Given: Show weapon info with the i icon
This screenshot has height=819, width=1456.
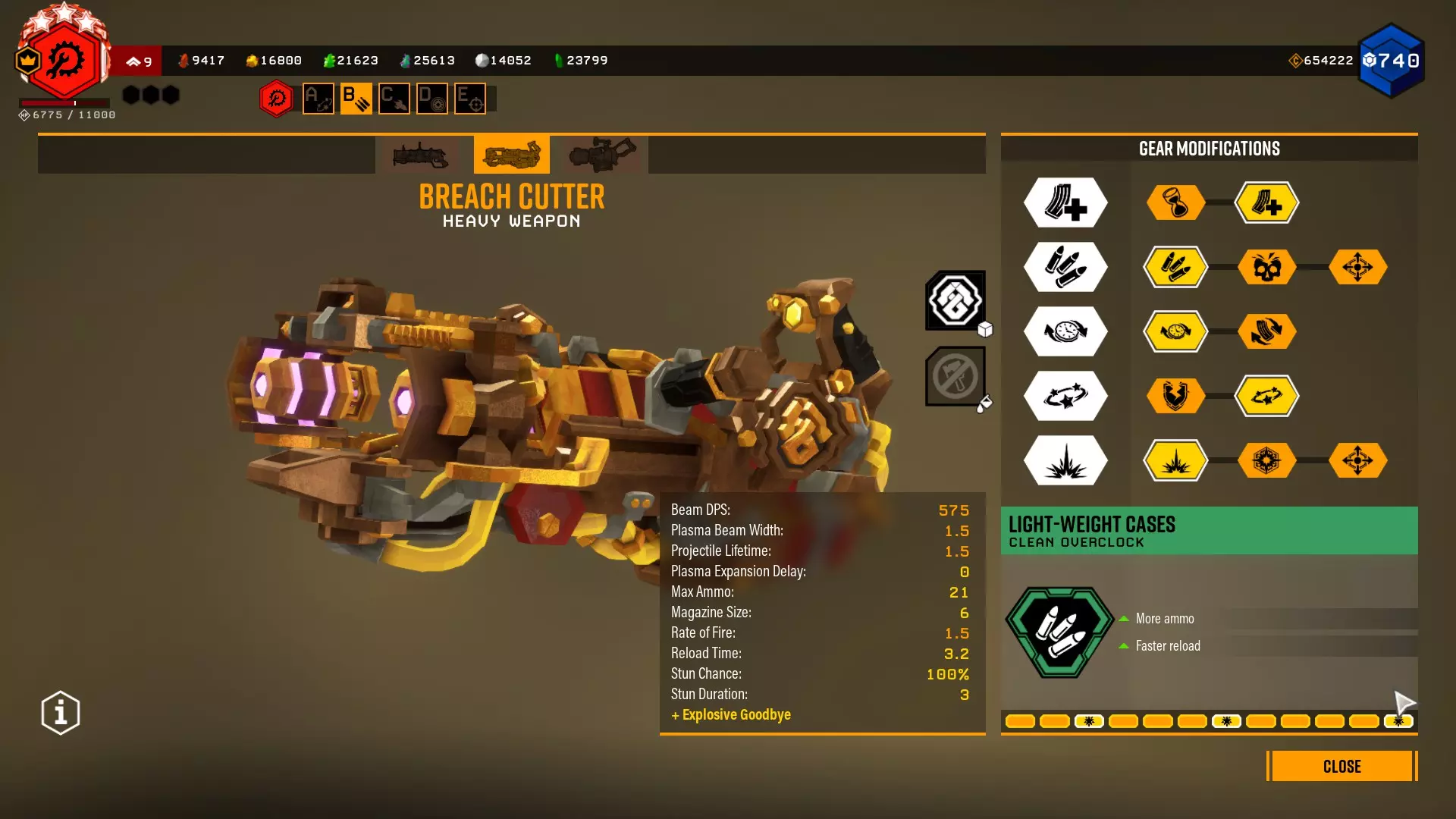Looking at the screenshot, I should [61, 713].
